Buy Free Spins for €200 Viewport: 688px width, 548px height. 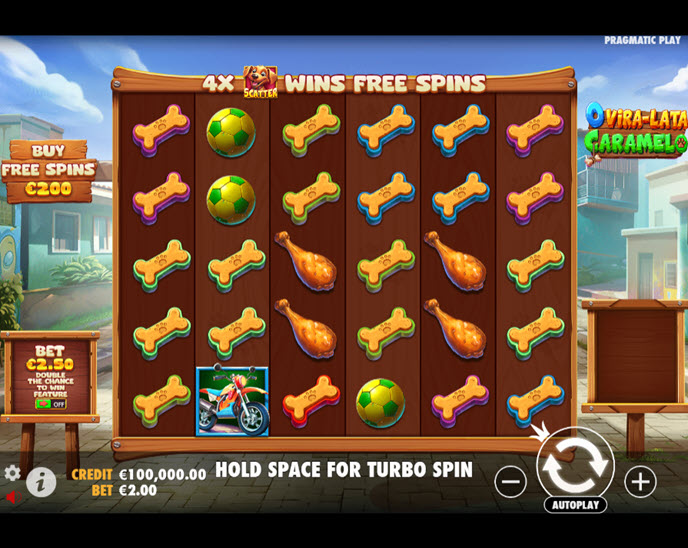(48, 170)
